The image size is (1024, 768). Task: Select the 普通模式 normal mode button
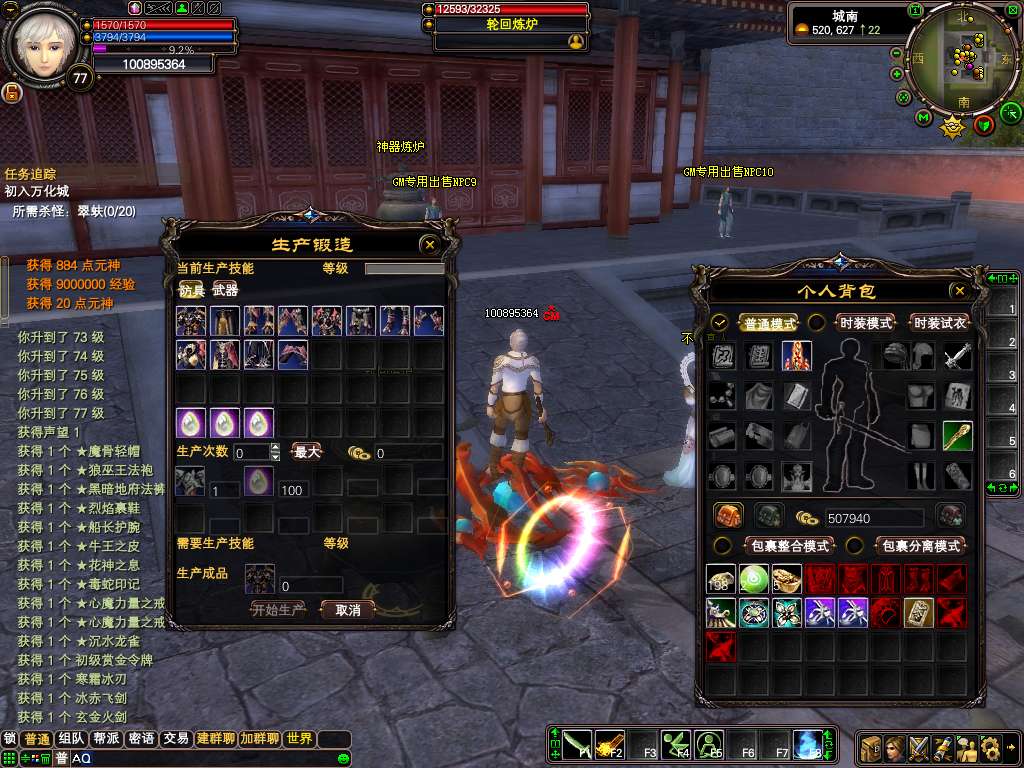[769, 324]
